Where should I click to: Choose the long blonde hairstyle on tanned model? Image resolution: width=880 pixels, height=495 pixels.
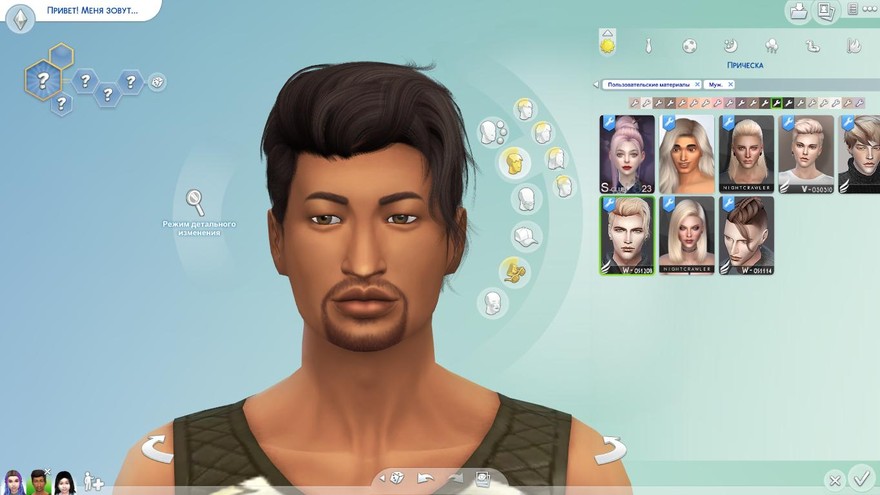tap(687, 154)
